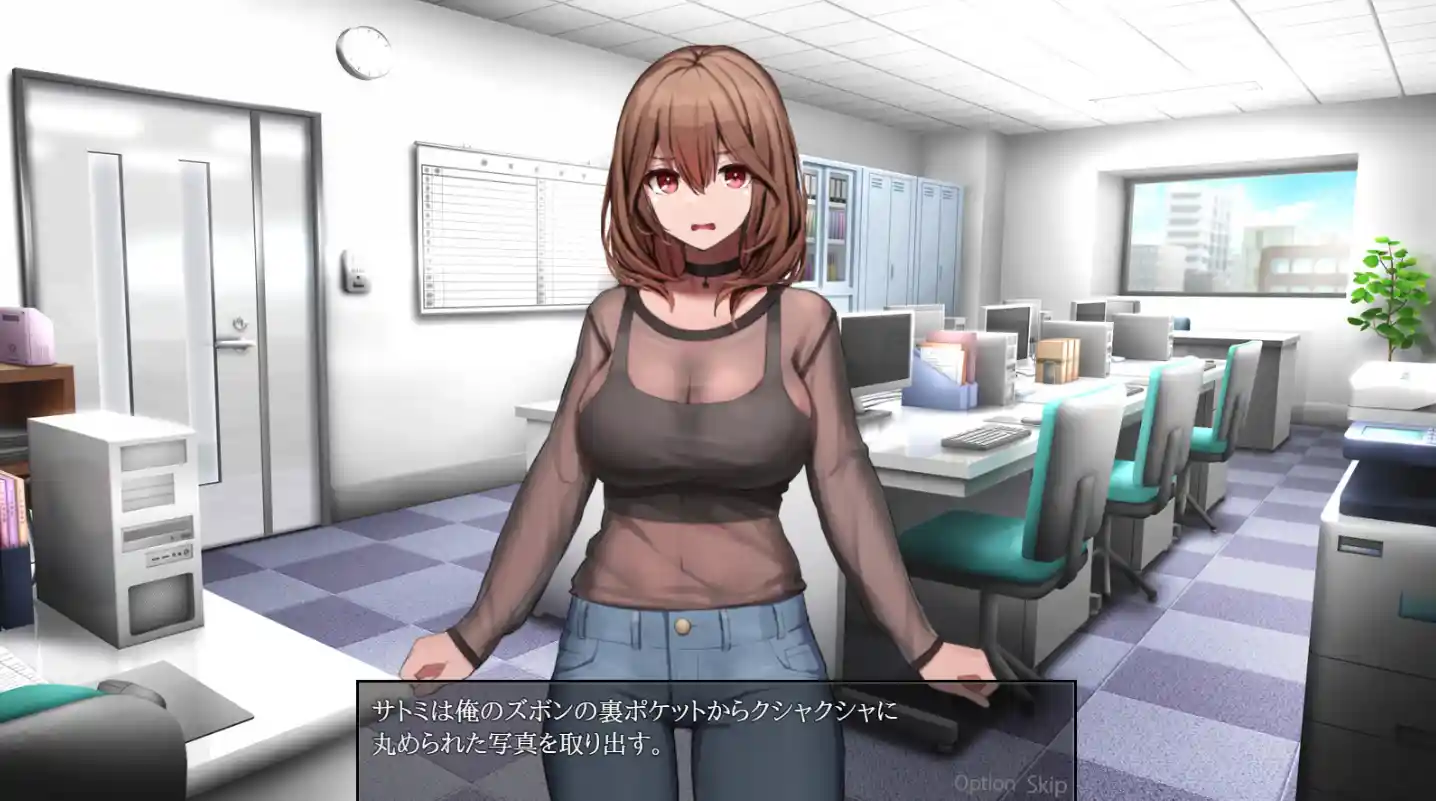
Task: Click Satomi's character sprite
Action: (690, 400)
